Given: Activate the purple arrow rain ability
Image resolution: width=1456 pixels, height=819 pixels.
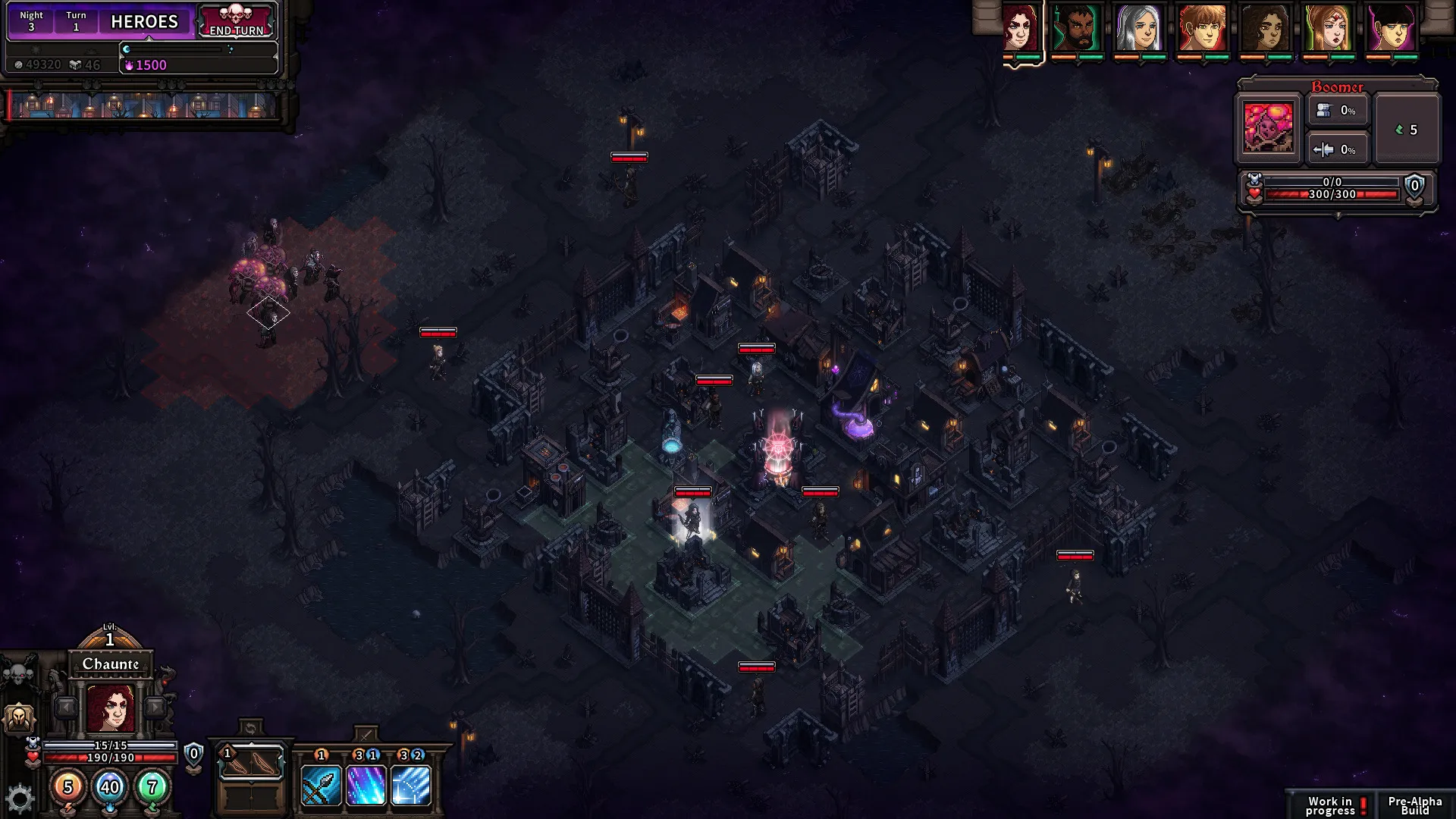Looking at the screenshot, I should point(366,785).
